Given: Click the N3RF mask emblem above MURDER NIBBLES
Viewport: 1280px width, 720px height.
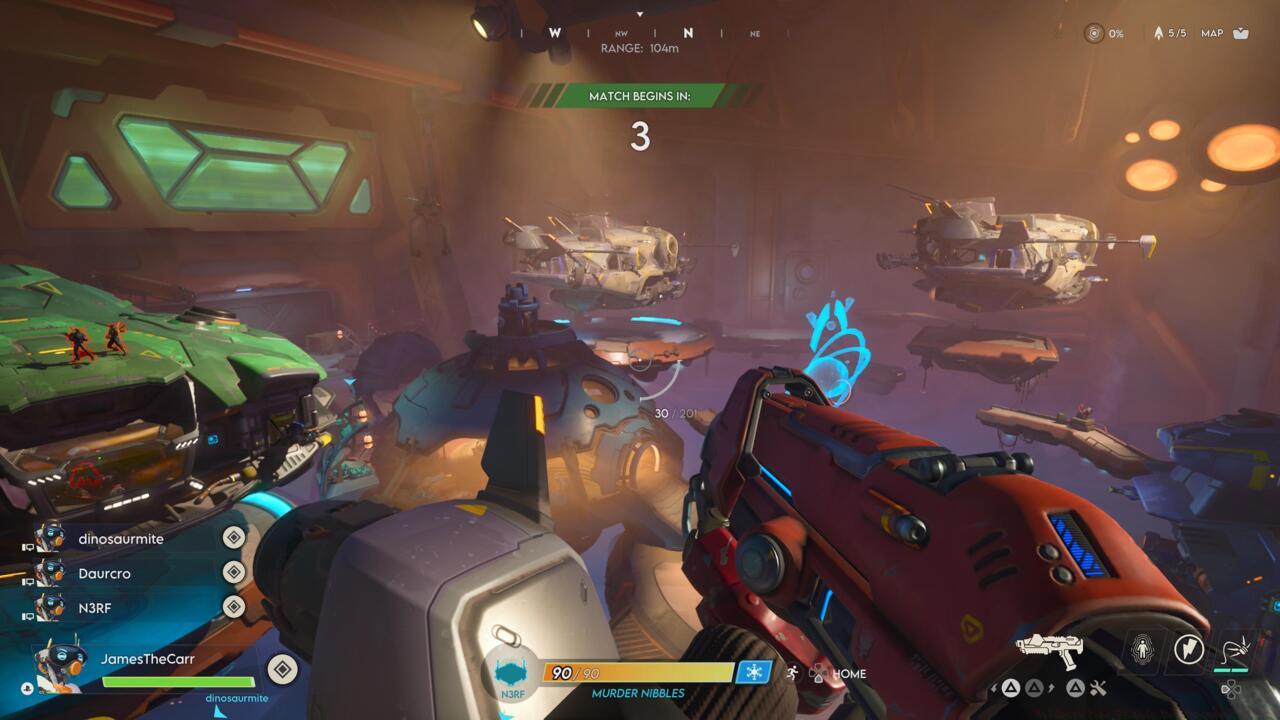Looking at the screenshot, I should 511,673.
